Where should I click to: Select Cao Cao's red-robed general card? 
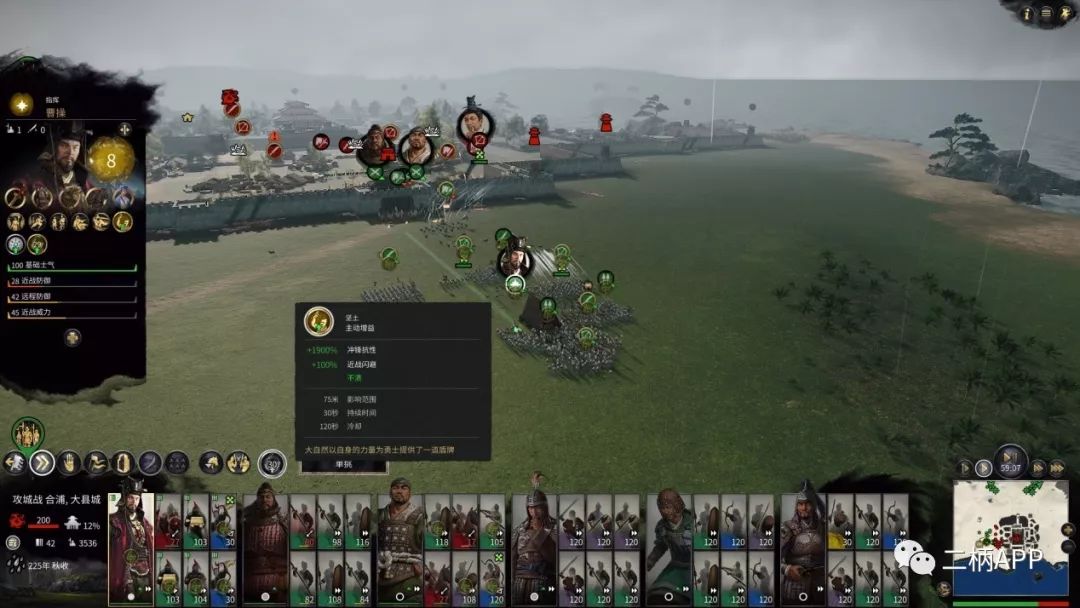point(130,547)
